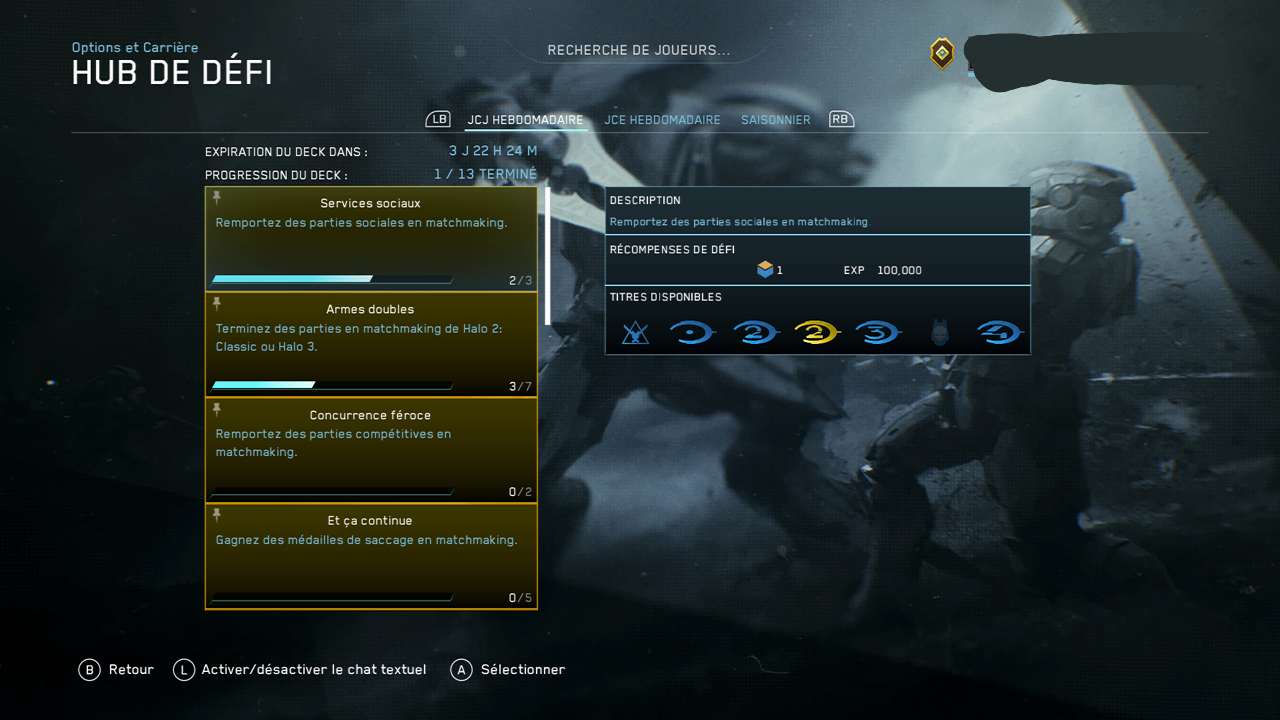Show the Saisonnier challenges tab
The width and height of the screenshot is (1280, 720).
pyautogui.click(x=775, y=120)
